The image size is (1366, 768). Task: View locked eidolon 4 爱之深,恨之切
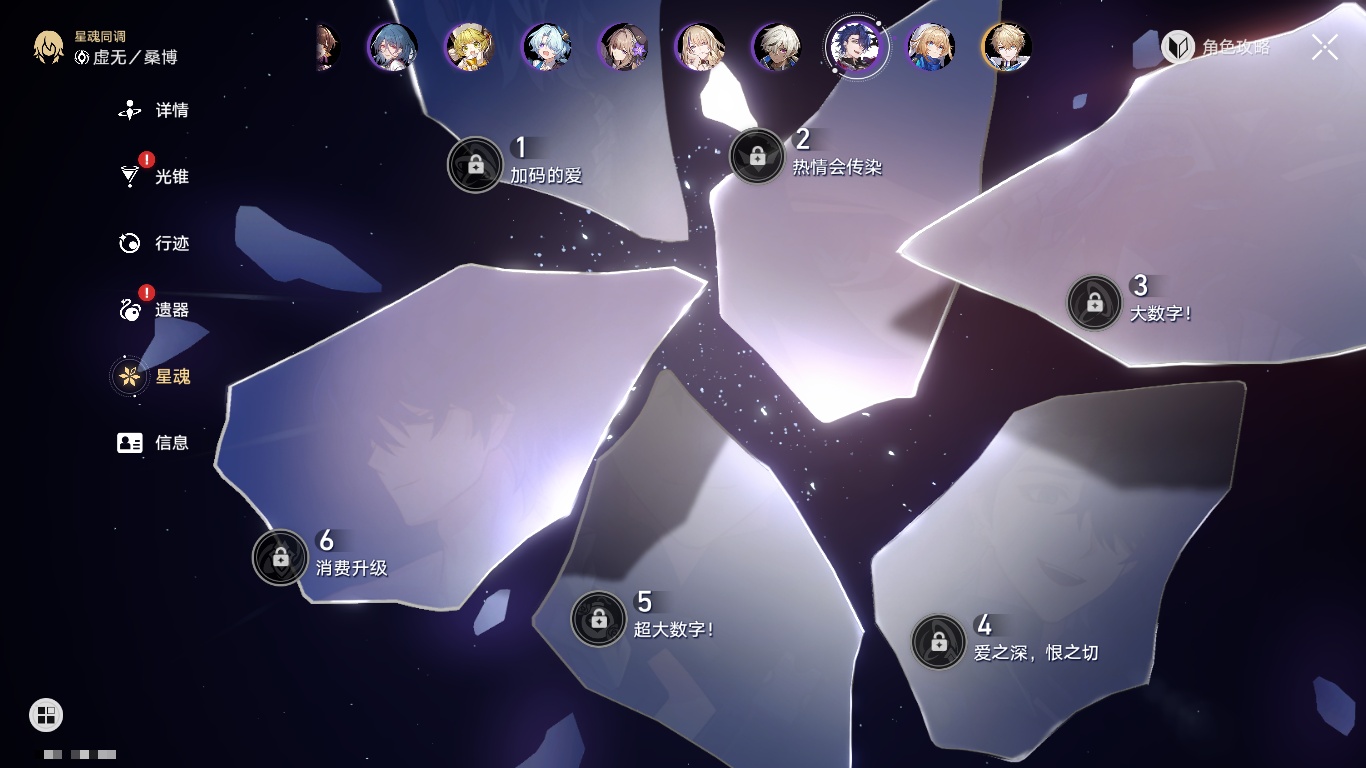click(939, 642)
